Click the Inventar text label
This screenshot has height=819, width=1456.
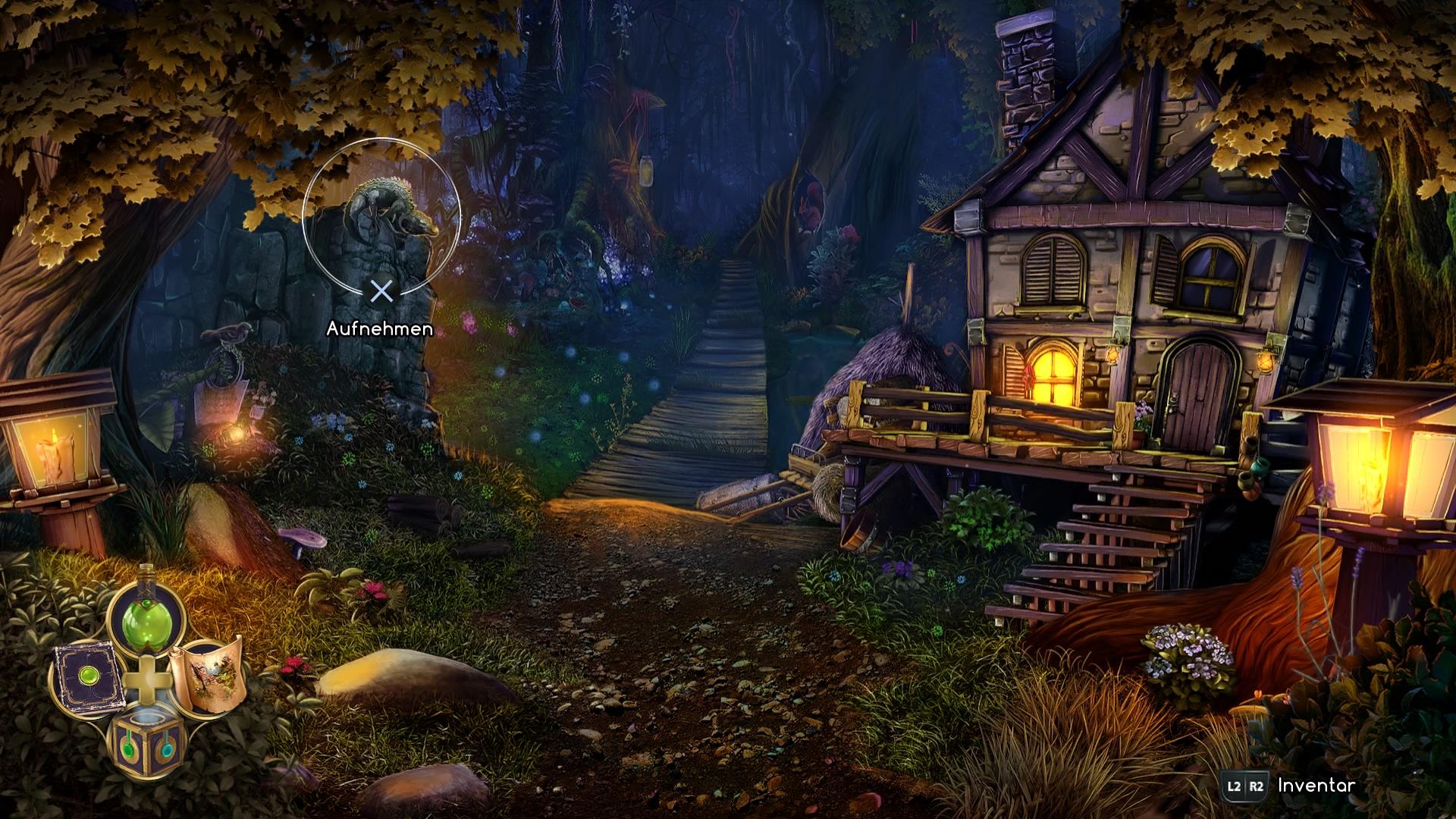pos(1316,786)
